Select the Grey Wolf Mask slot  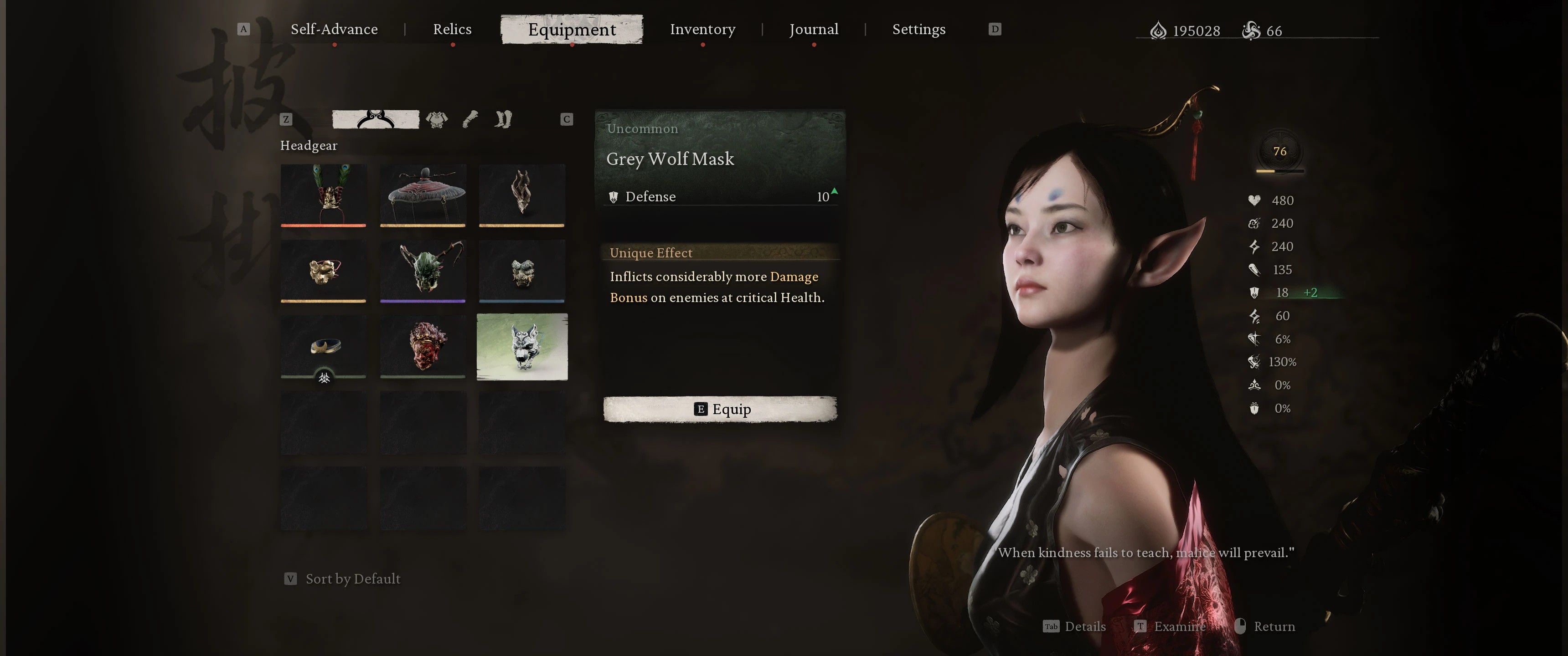521,346
